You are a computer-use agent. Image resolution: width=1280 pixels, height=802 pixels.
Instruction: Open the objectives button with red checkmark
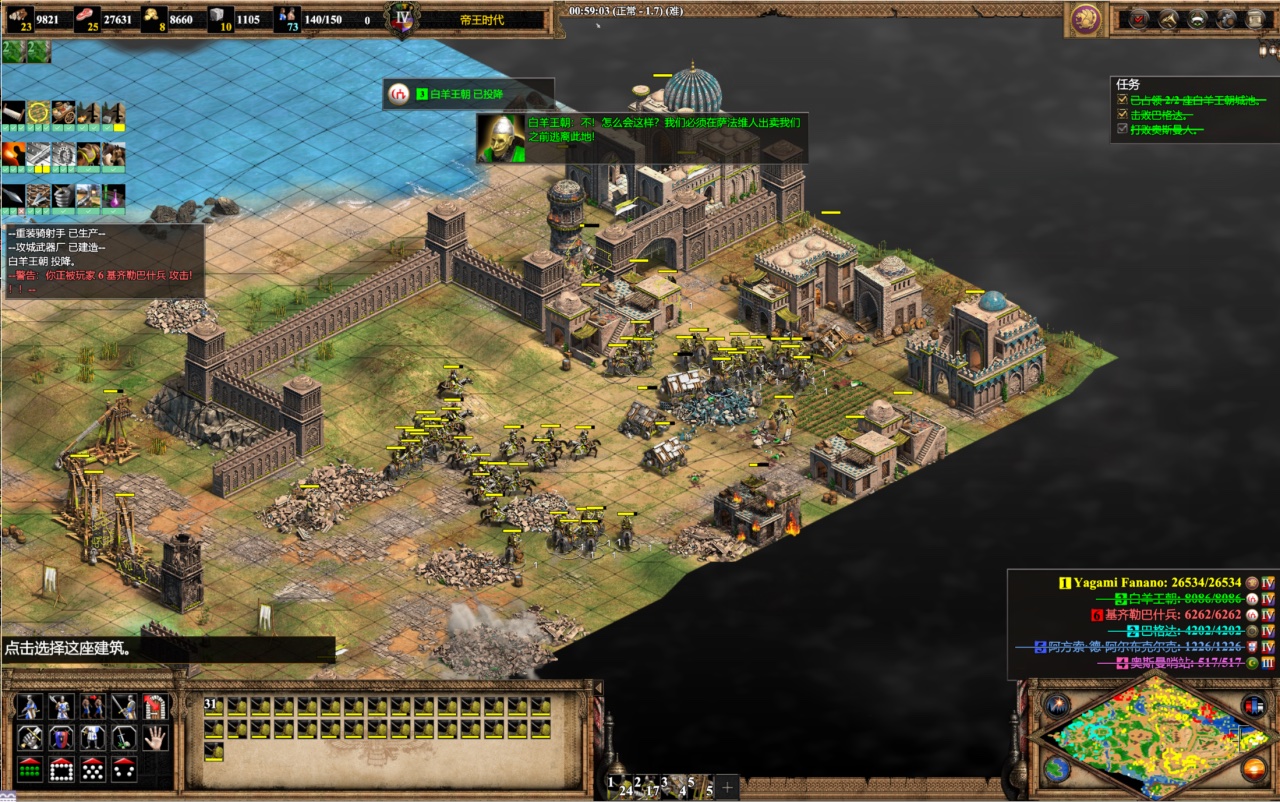click(x=1139, y=18)
